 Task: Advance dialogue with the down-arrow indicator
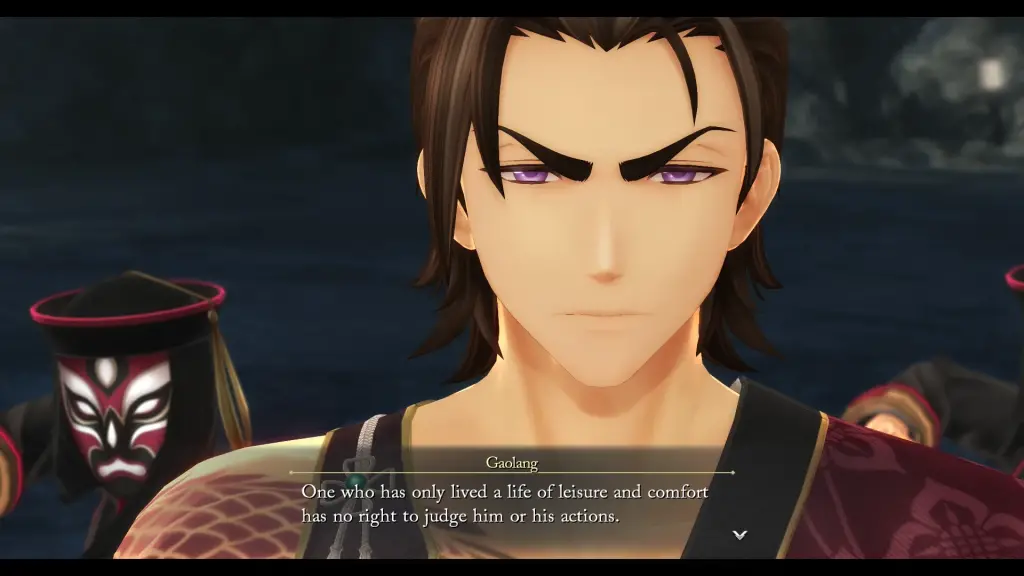pos(740,535)
